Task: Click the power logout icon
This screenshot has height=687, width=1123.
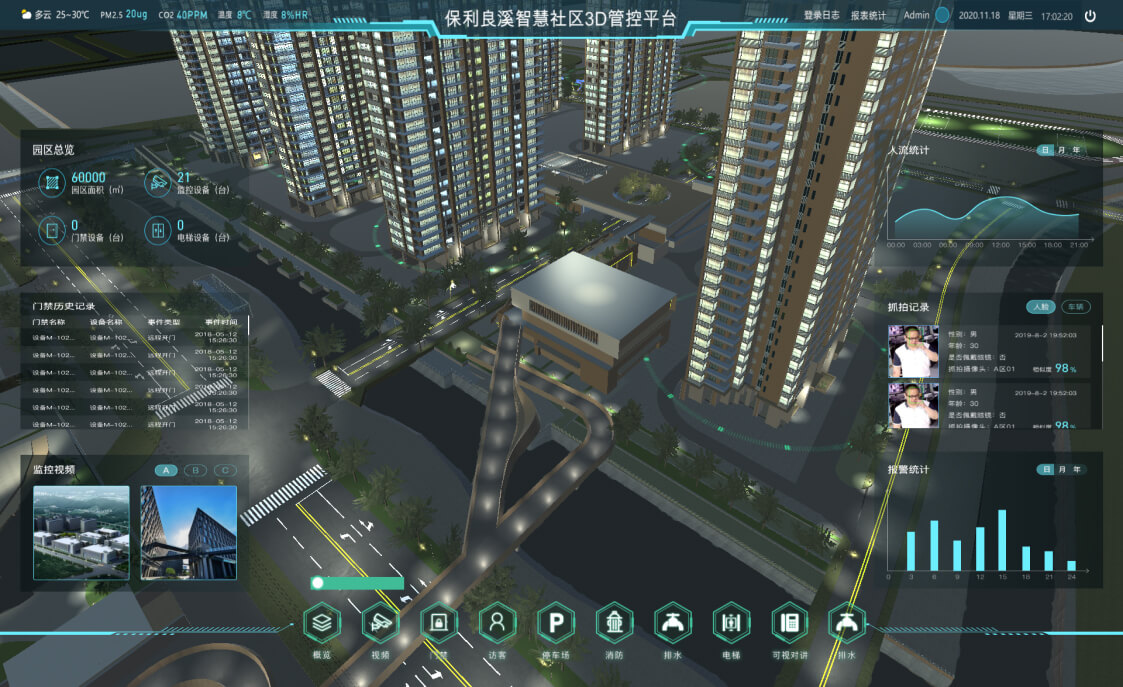Action: coord(1090,16)
